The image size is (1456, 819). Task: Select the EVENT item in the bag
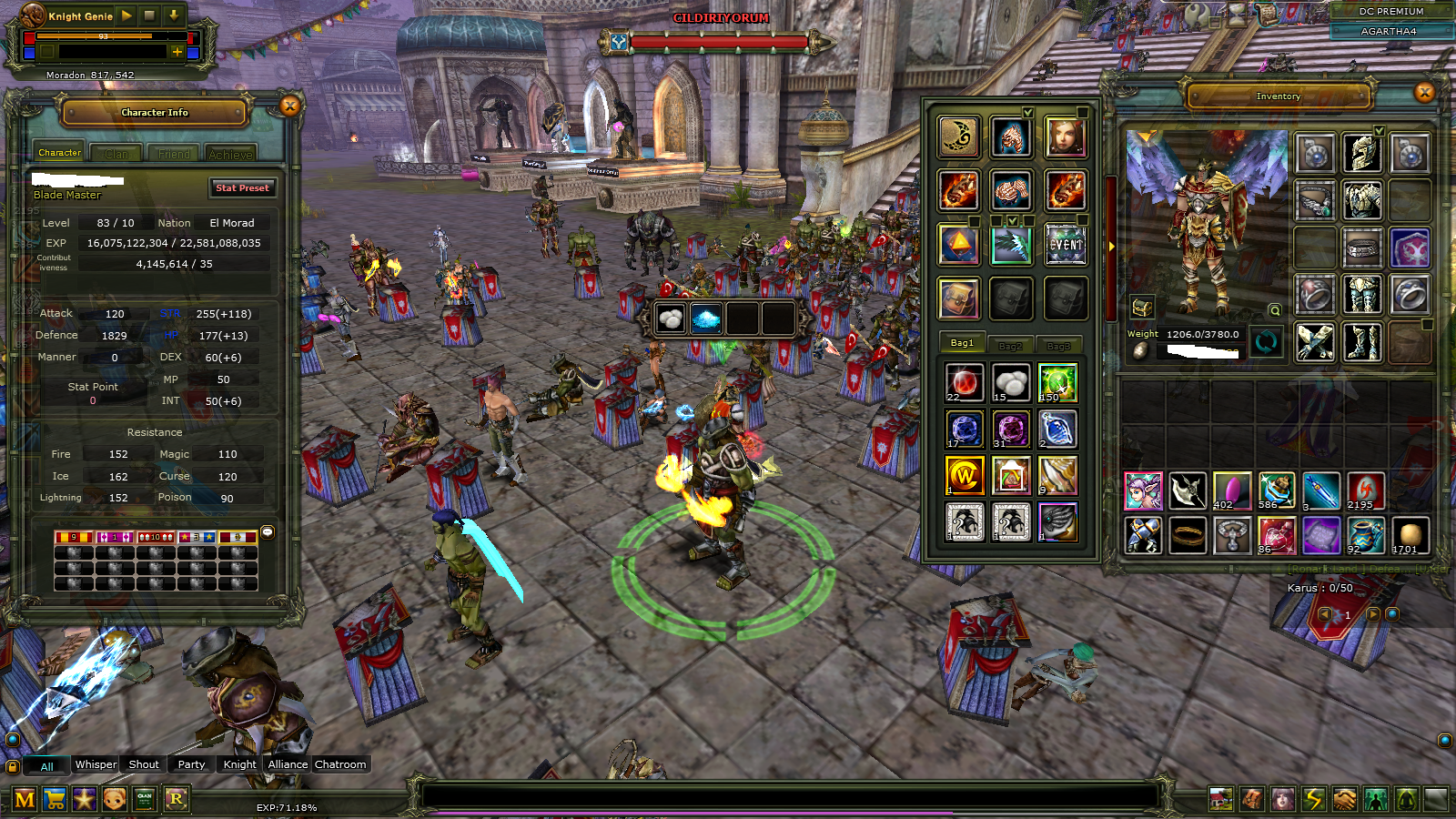1065,245
